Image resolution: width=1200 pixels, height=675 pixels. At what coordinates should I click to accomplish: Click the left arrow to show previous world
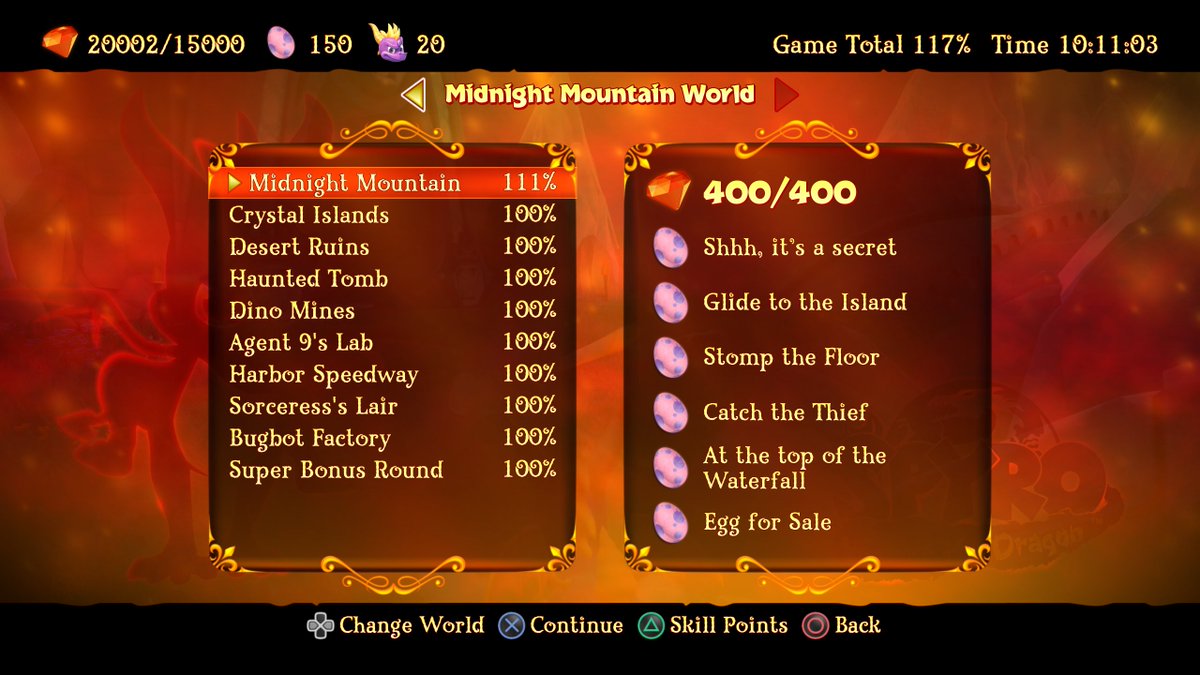(x=413, y=95)
